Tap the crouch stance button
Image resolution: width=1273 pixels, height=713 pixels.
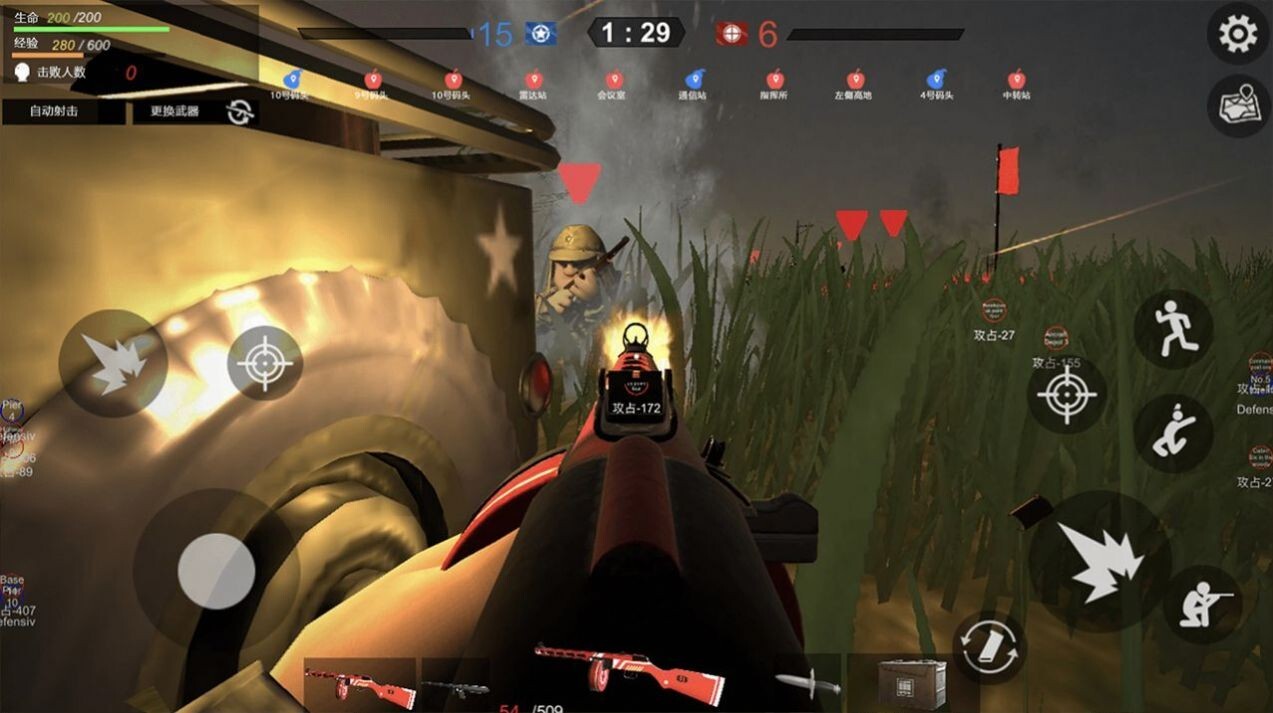coord(1173,433)
